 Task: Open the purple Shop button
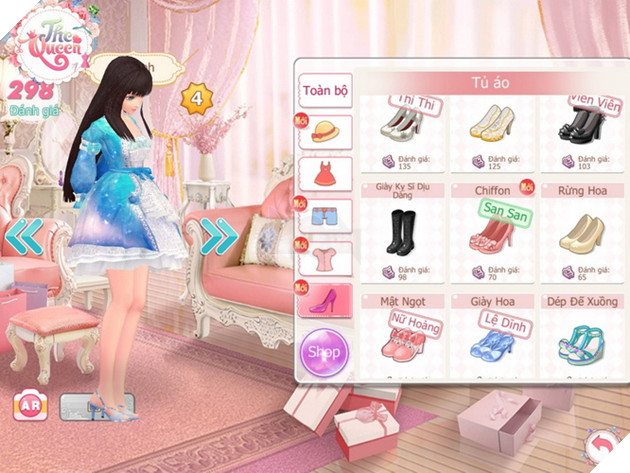coord(324,353)
